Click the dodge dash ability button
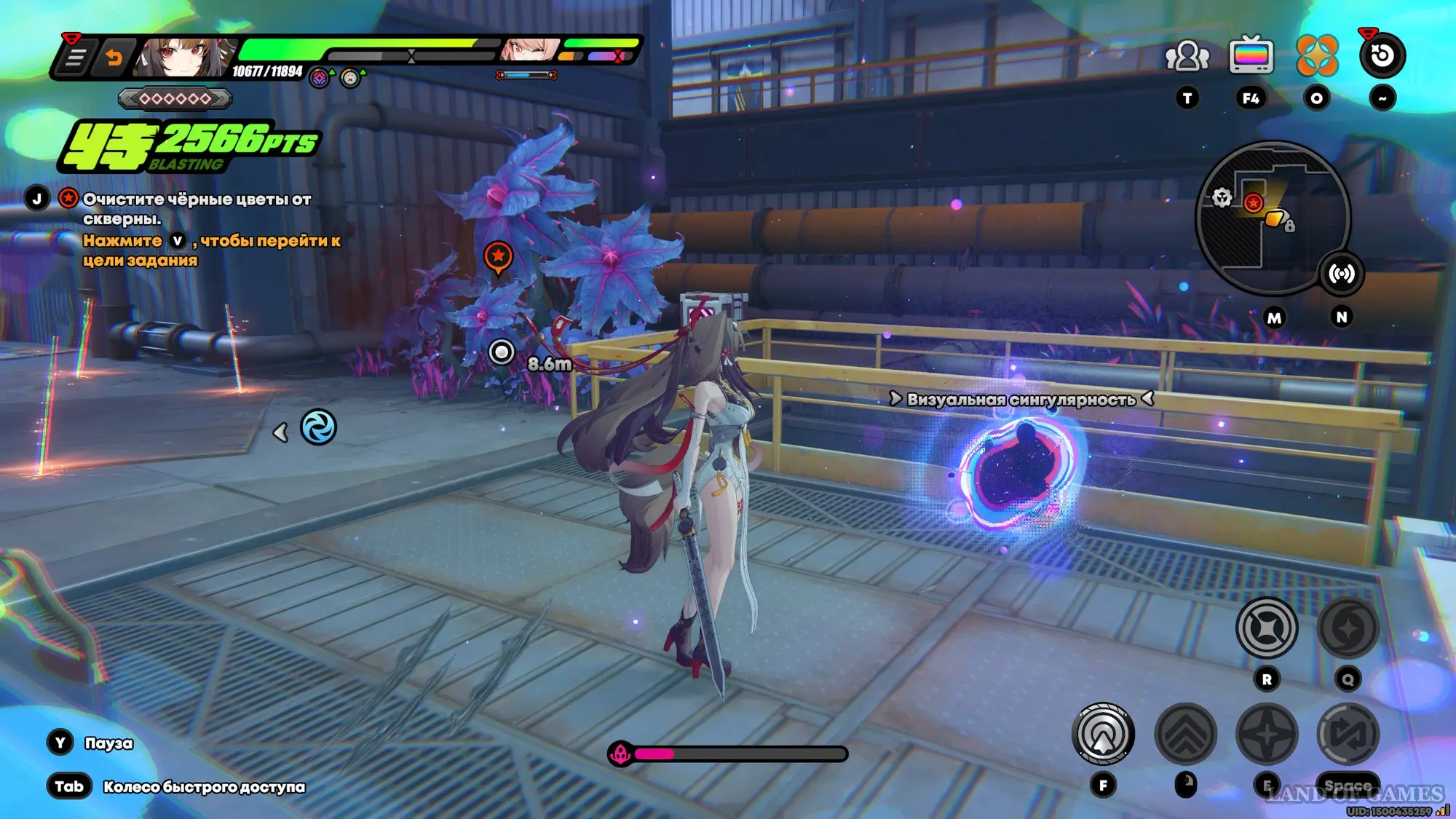The image size is (1456, 819). (1348, 735)
